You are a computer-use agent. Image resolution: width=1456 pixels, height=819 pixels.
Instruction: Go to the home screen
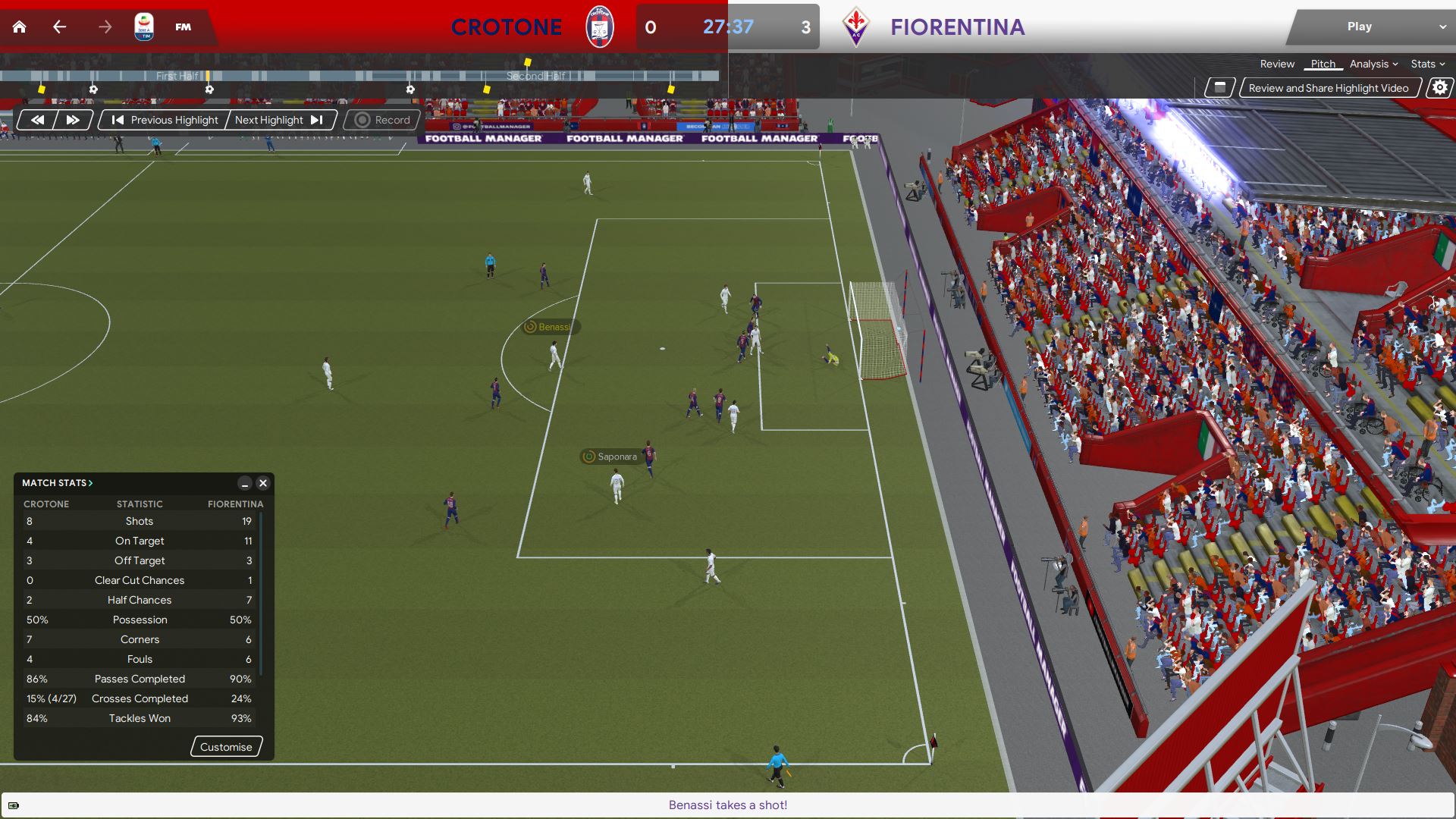[20, 27]
